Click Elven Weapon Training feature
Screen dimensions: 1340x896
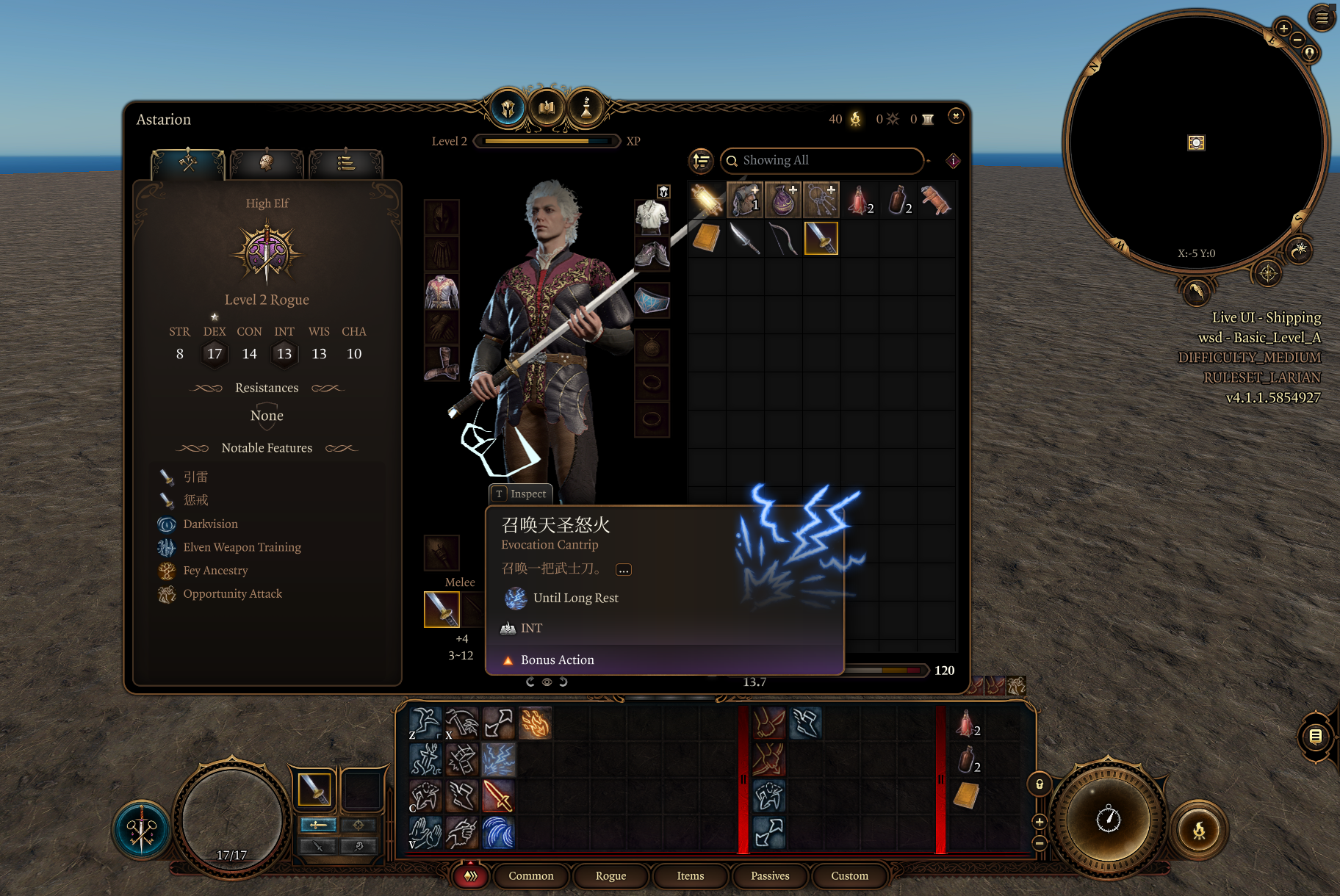242,547
